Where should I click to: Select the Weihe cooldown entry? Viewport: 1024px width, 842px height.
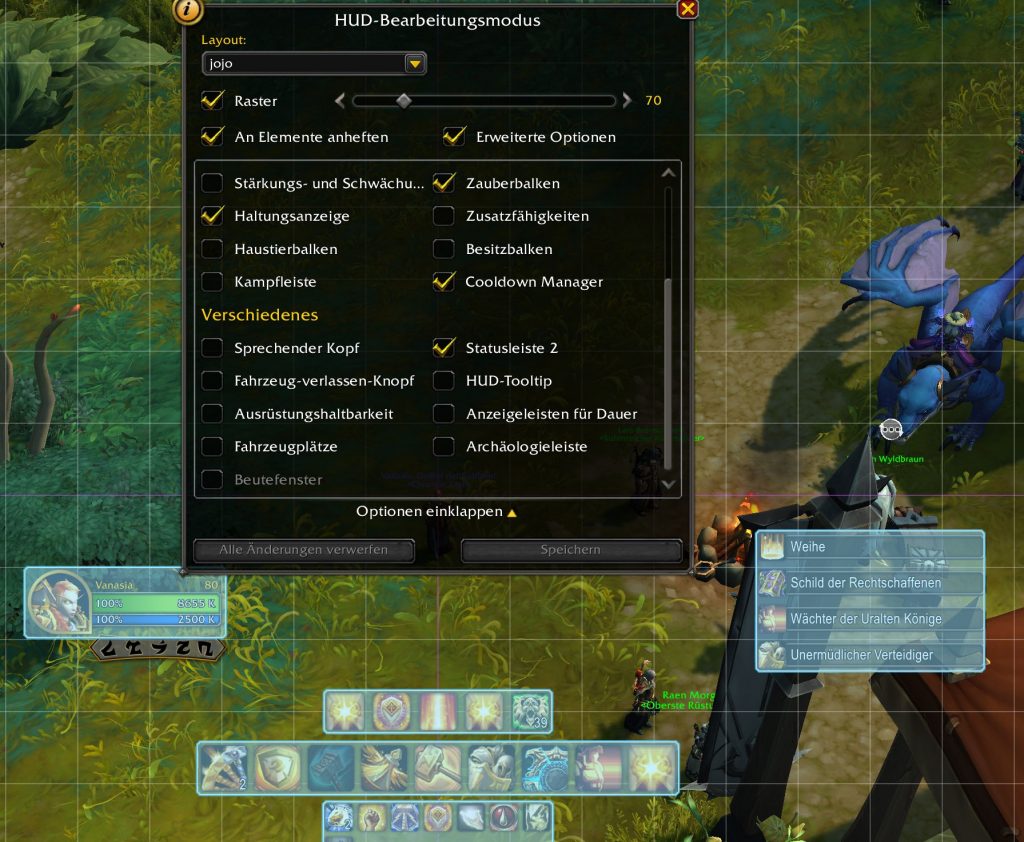[x=870, y=547]
